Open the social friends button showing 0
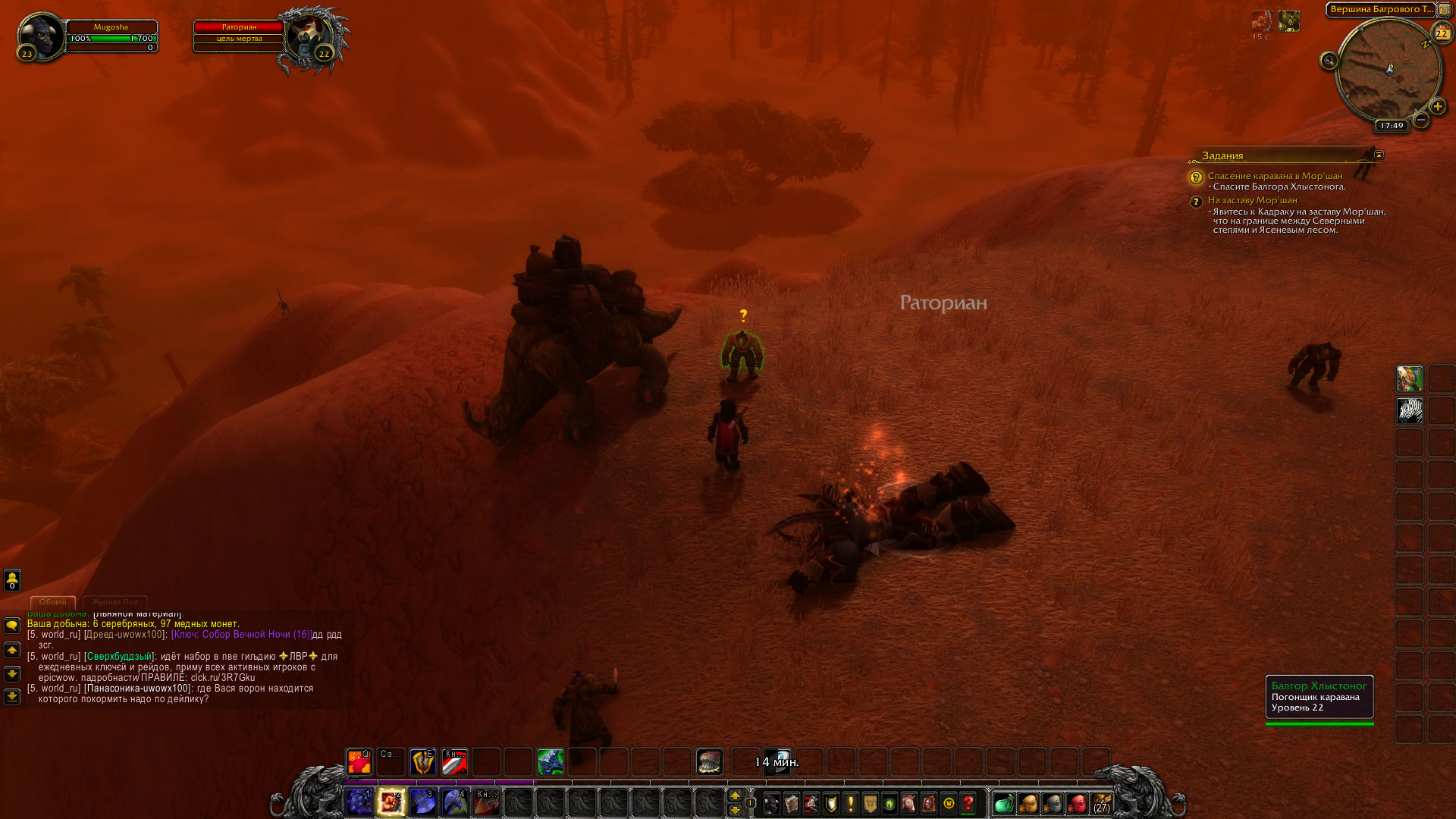The height and width of the screenshot is (819, 1456). (x=12, y=580)
